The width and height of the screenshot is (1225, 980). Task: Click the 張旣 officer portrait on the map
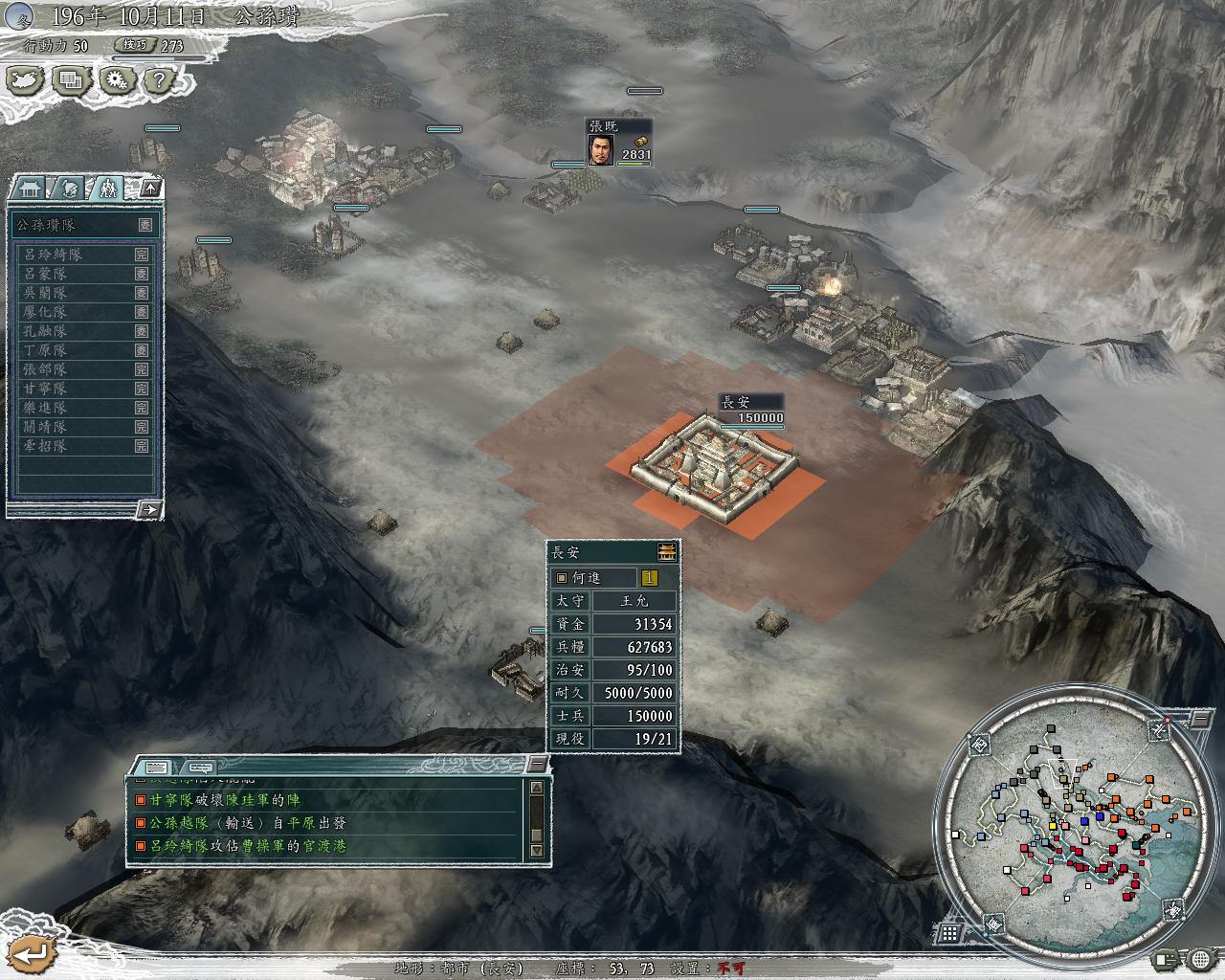point(600,150)
